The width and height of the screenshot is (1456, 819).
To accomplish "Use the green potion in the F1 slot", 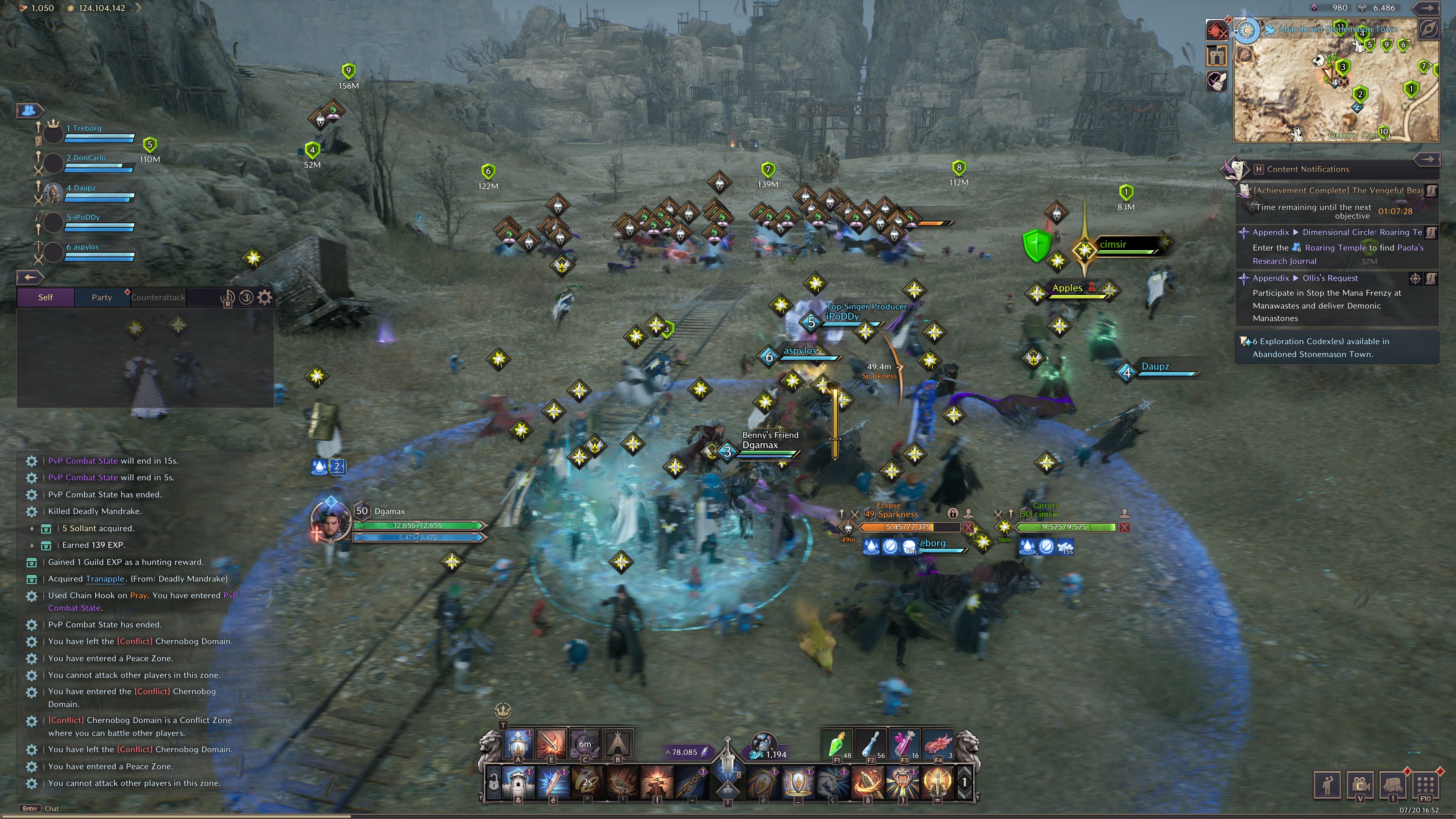I will [836, 743].
